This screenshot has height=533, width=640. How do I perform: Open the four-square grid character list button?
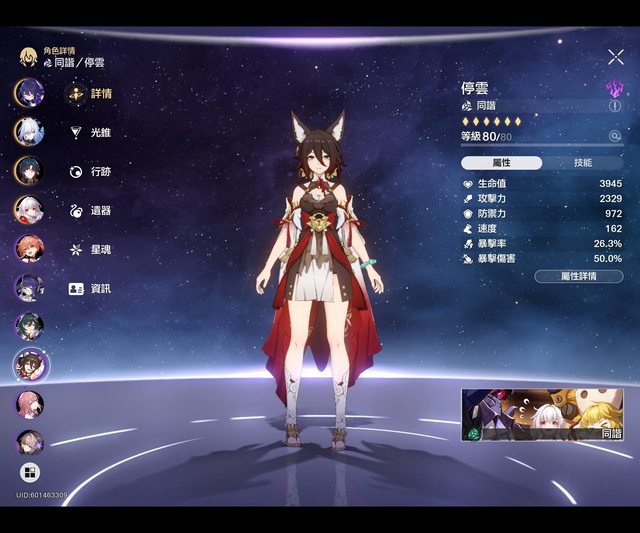(x=29, y=472)
